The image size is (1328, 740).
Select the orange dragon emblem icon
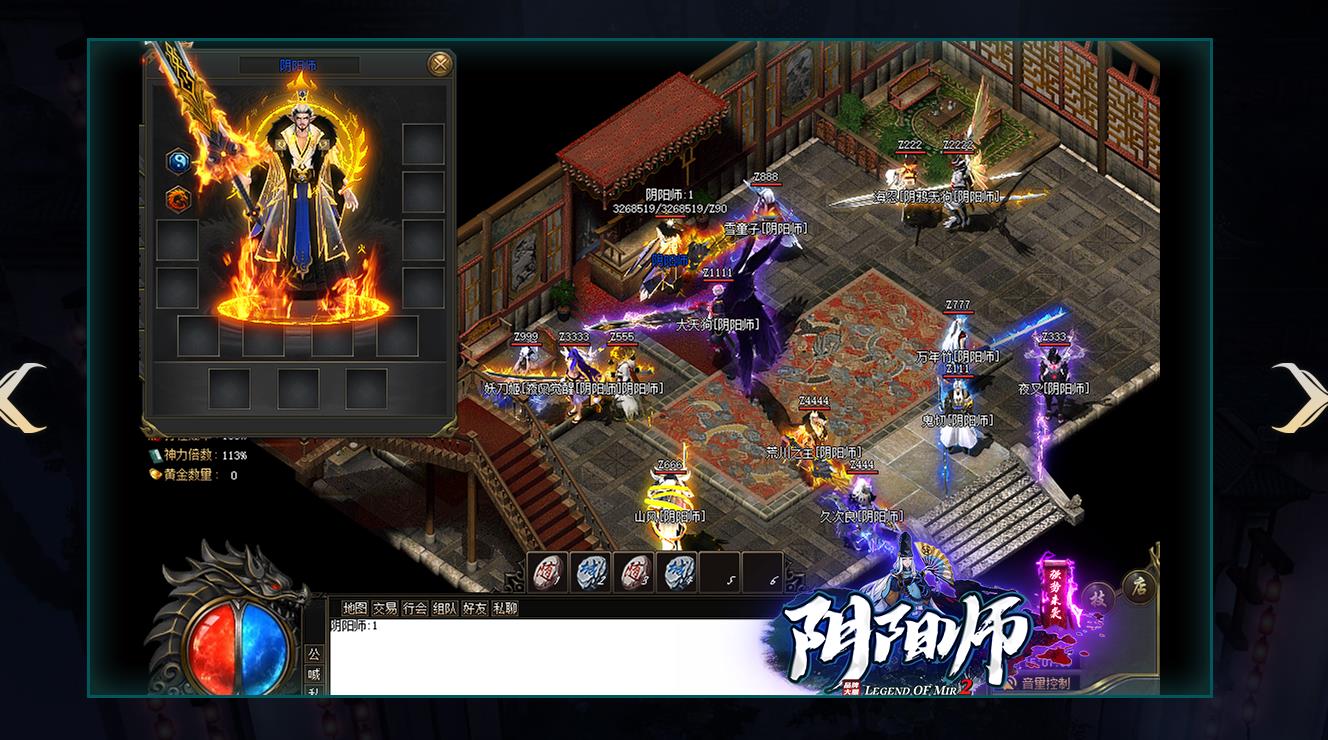pyautogui.click(x=178, y=199)
